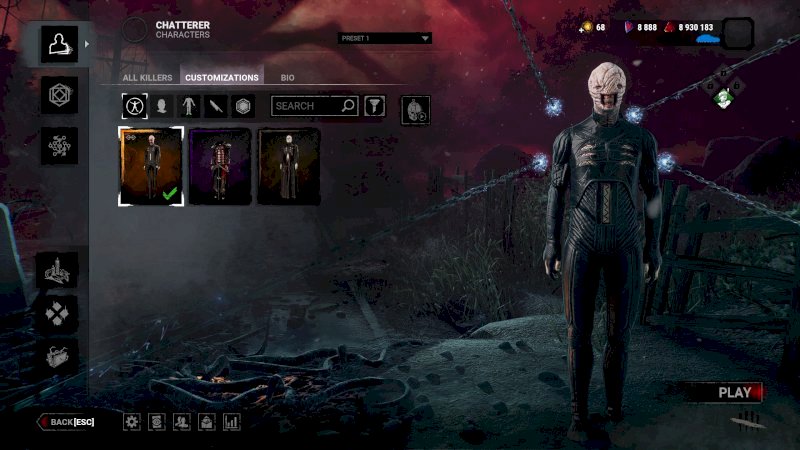The height and width of the screenshot is (450, 800).
Task: Choose the red armored outfit thumbnail
Action: click(220, 166)
